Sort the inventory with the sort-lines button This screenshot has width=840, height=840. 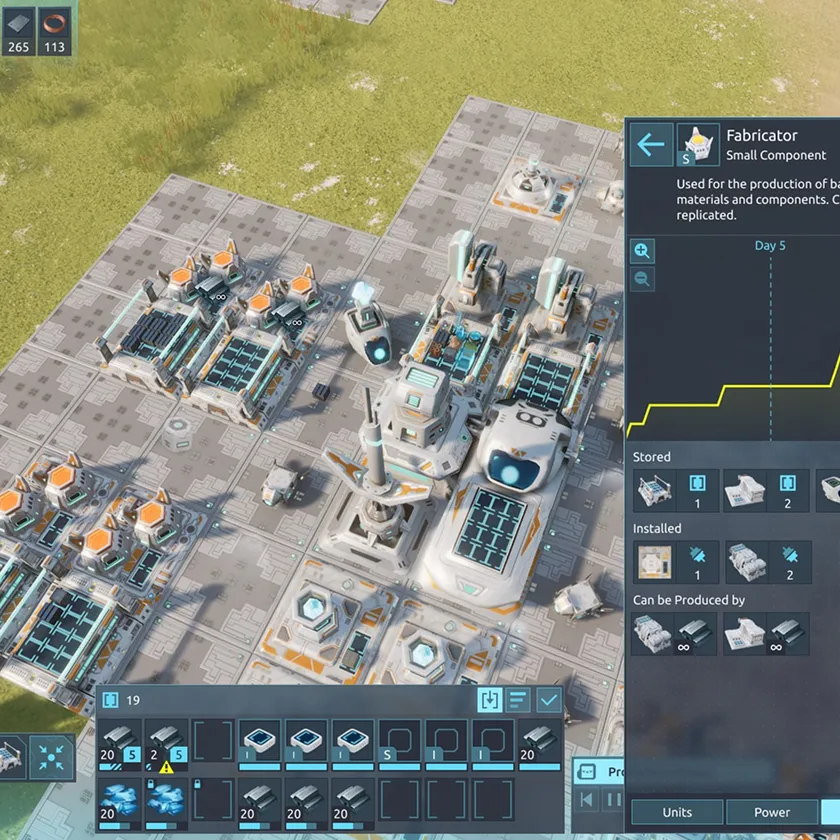tap(519, 700)
